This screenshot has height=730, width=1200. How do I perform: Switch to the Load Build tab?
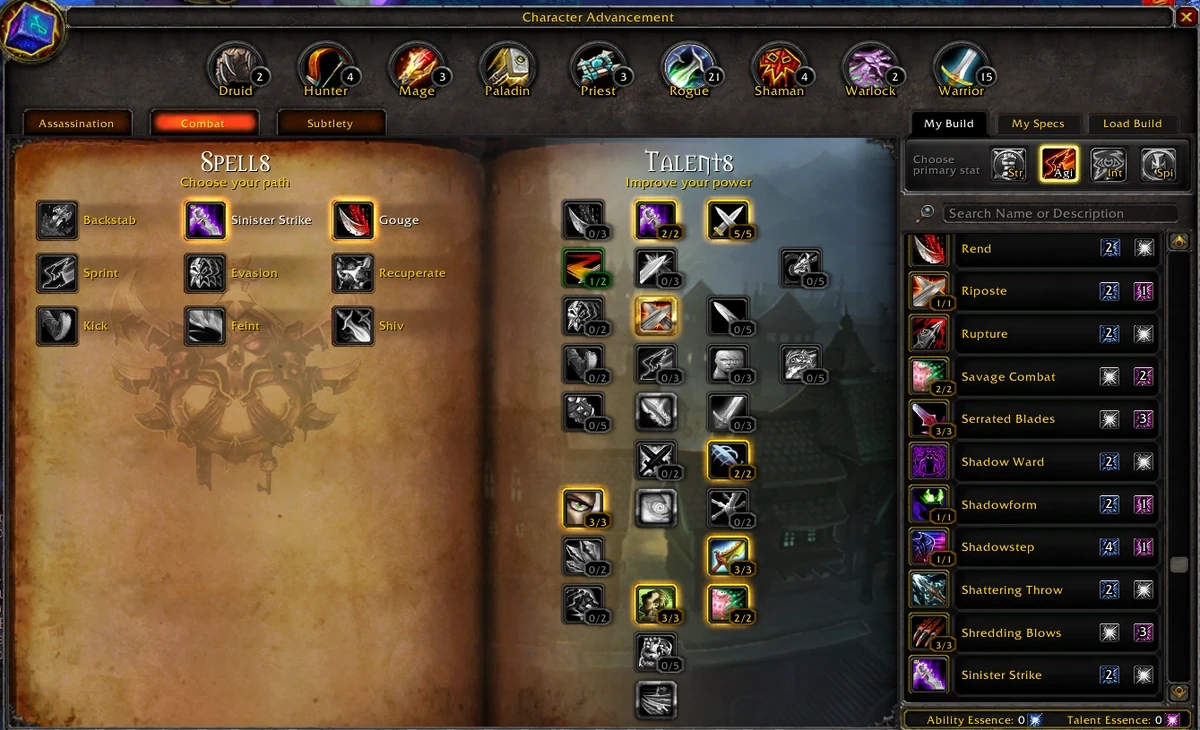[1132, 123]
